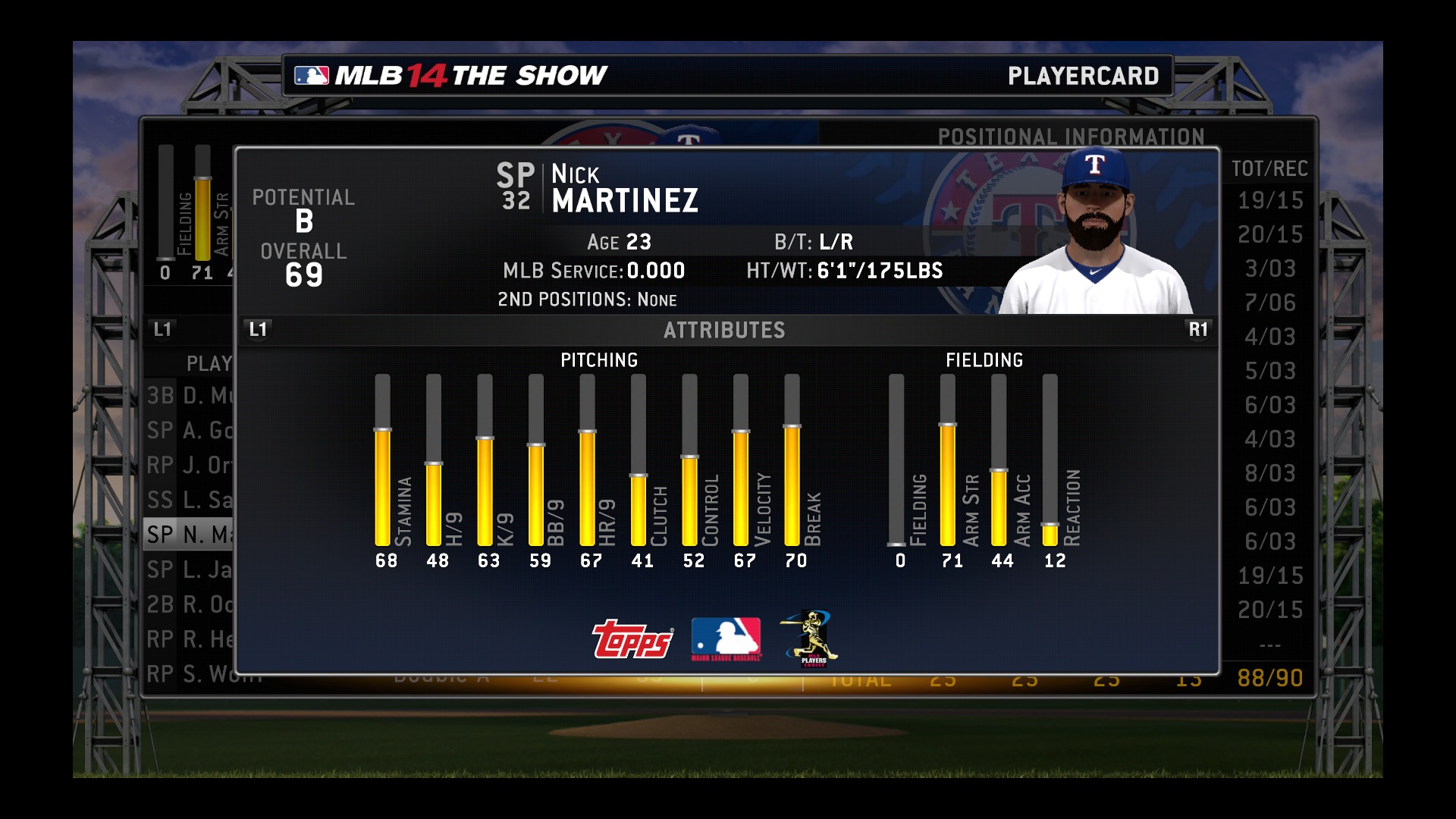
Task: Click the RP J. Or roster row
Action: coord(190,465)
